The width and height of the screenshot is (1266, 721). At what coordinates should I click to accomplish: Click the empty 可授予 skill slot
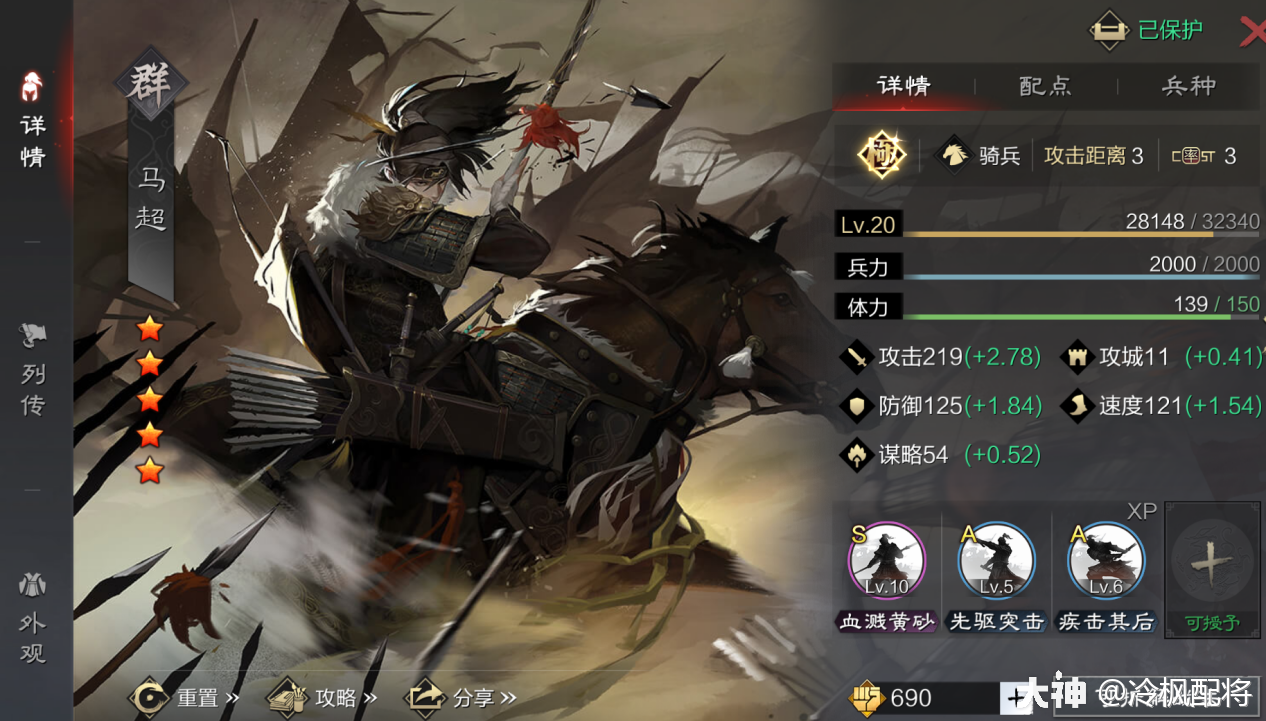click(1212, 566)
